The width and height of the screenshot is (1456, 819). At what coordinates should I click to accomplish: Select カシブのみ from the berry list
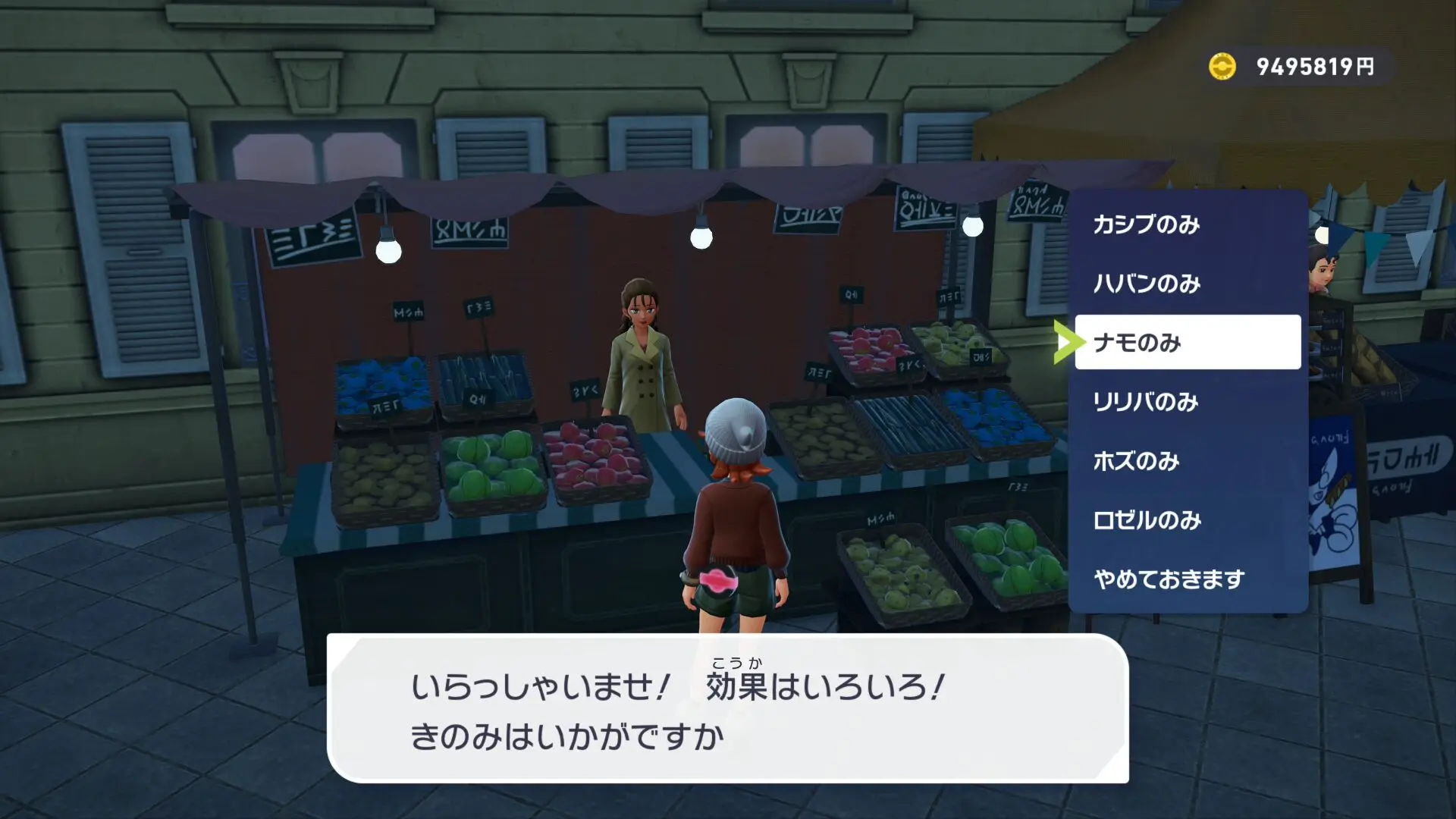[x=1187, y=224]
